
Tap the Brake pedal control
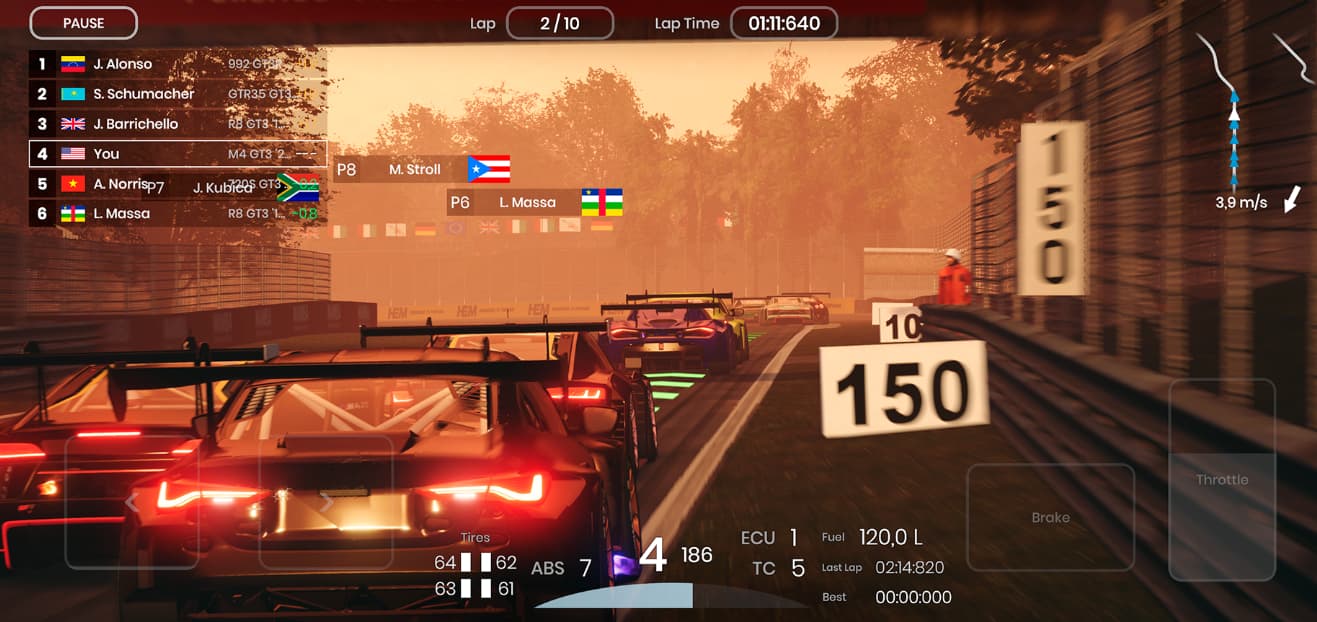(1050, 517)
